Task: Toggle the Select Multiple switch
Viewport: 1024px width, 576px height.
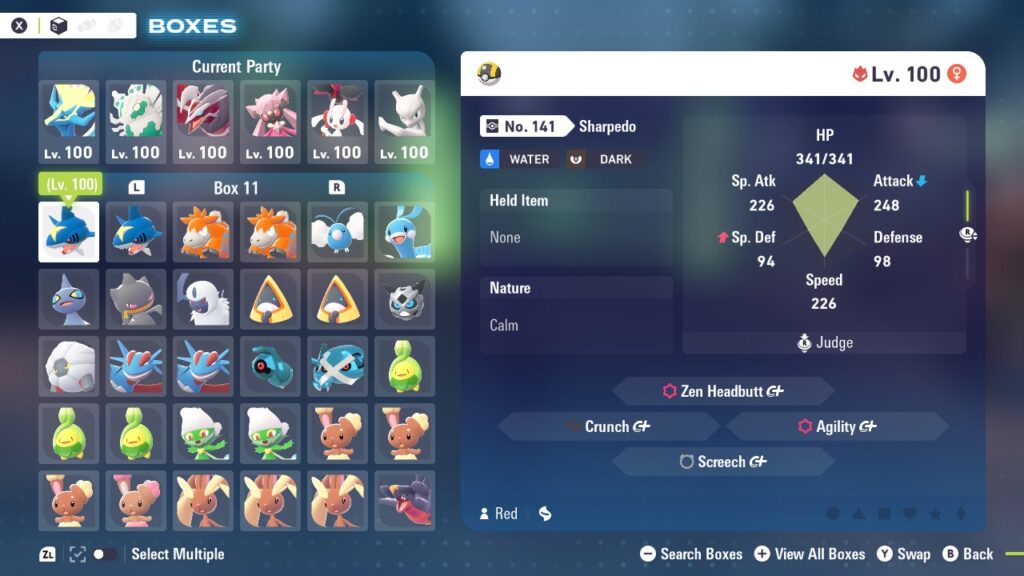Action: 104,554
